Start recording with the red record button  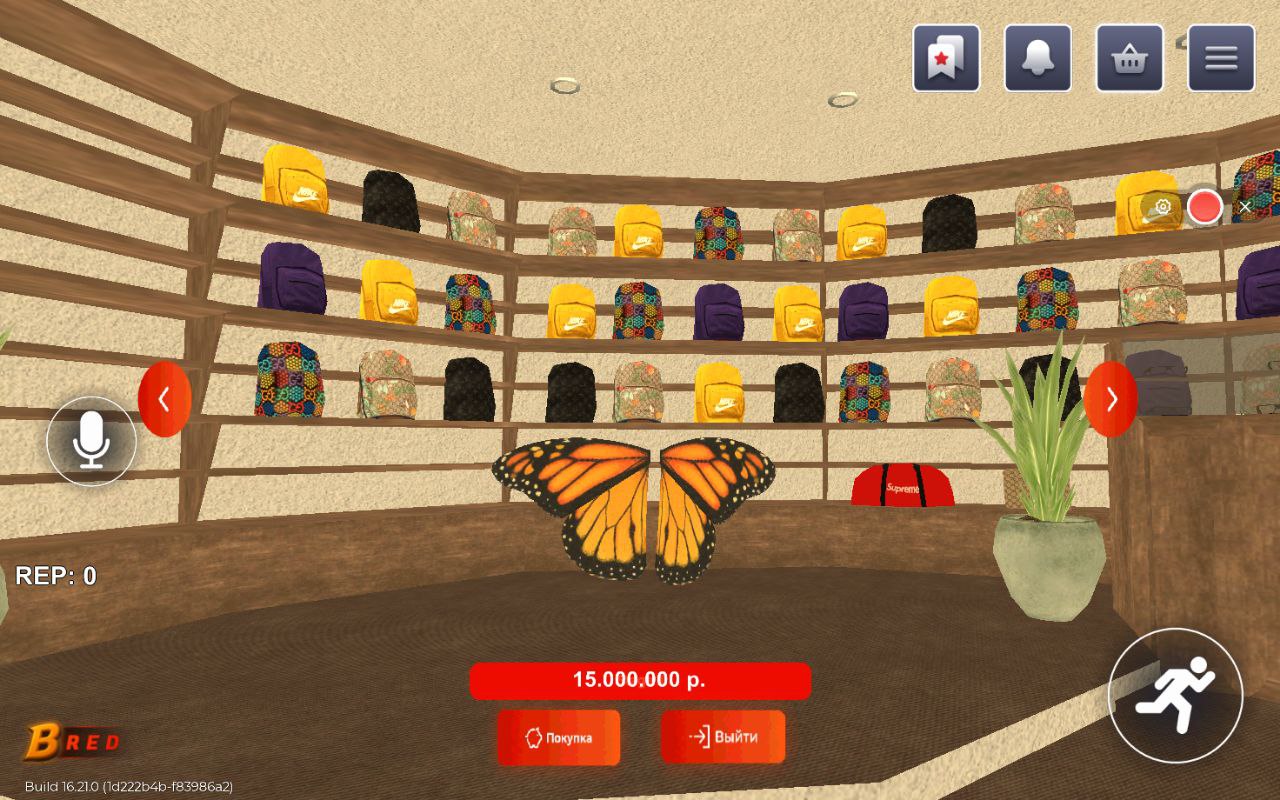[1204, 207]
